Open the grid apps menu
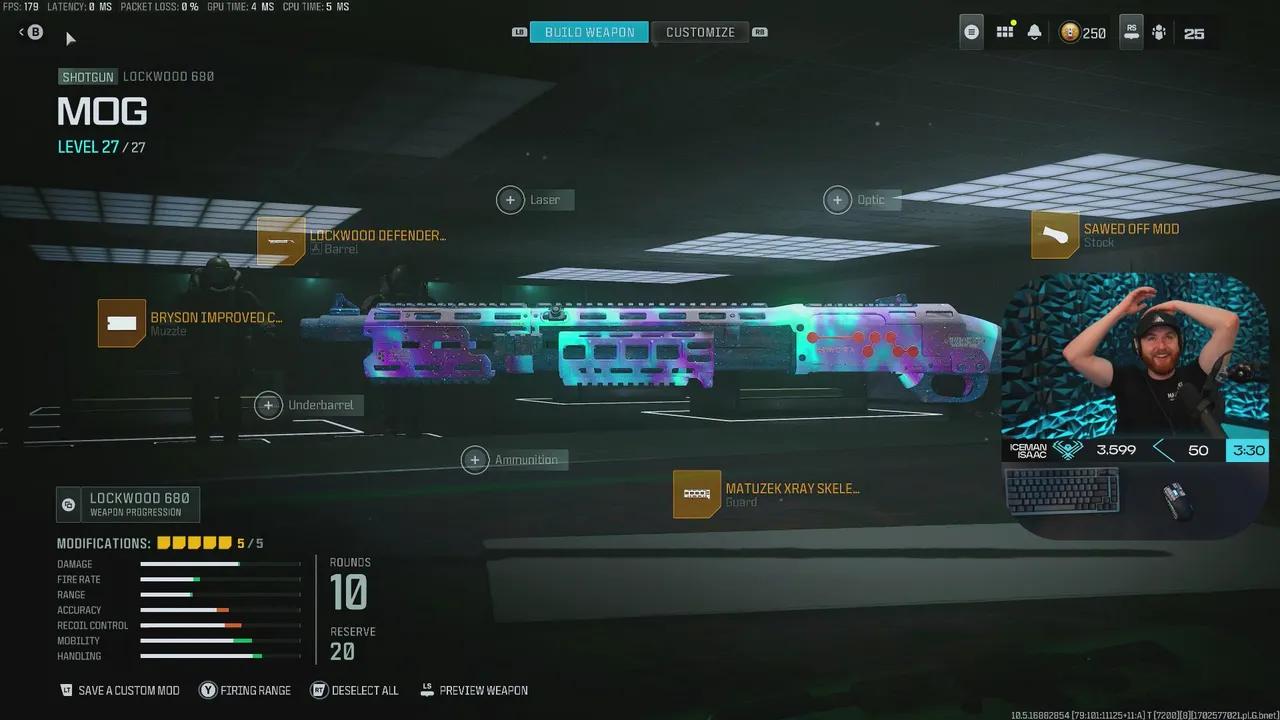This screenshot has height=720, width=1280. [x=1004, y=32]
